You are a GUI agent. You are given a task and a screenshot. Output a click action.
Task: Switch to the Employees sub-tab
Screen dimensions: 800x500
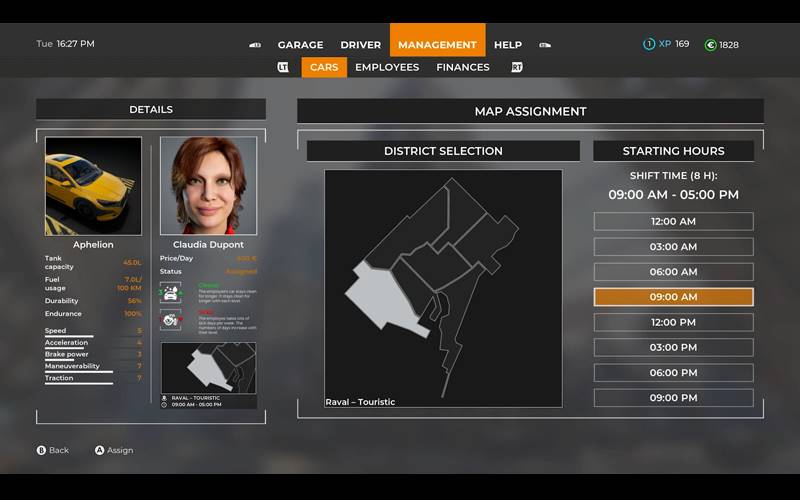pos(387,67)
